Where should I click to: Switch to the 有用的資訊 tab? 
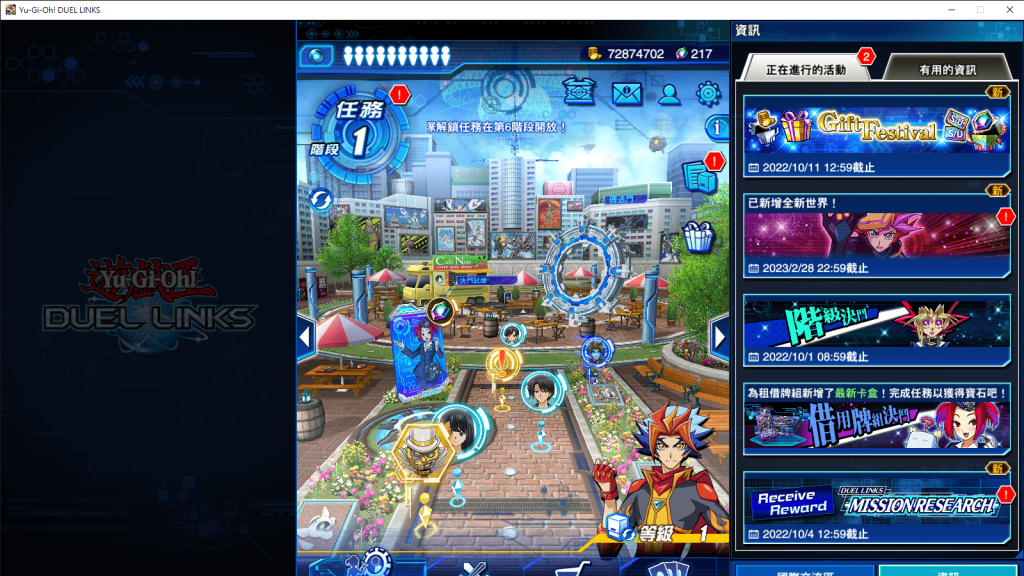tap(947, 70)
